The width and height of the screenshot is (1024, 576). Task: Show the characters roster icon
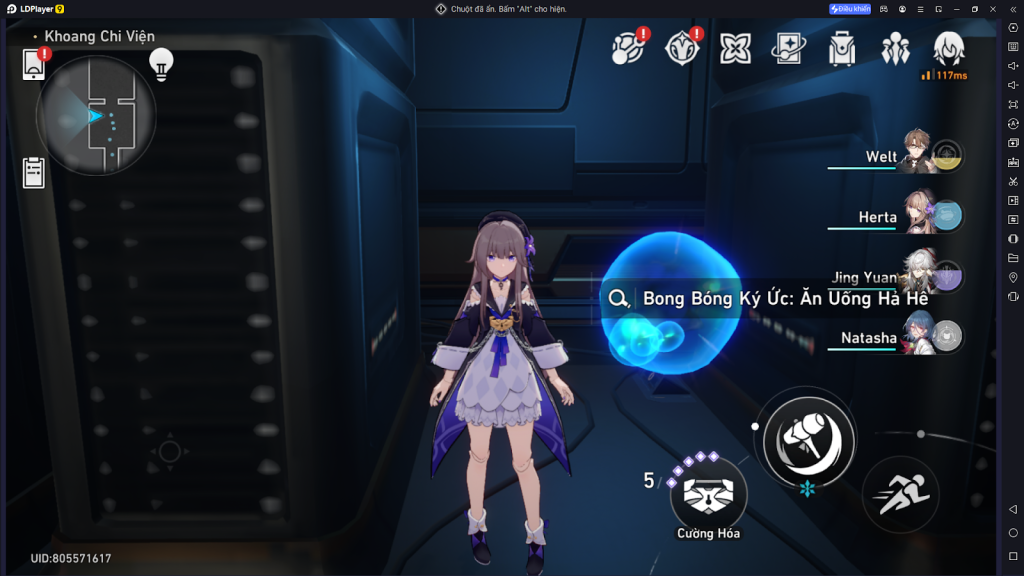pyautogui.click(x=895, y=48)
